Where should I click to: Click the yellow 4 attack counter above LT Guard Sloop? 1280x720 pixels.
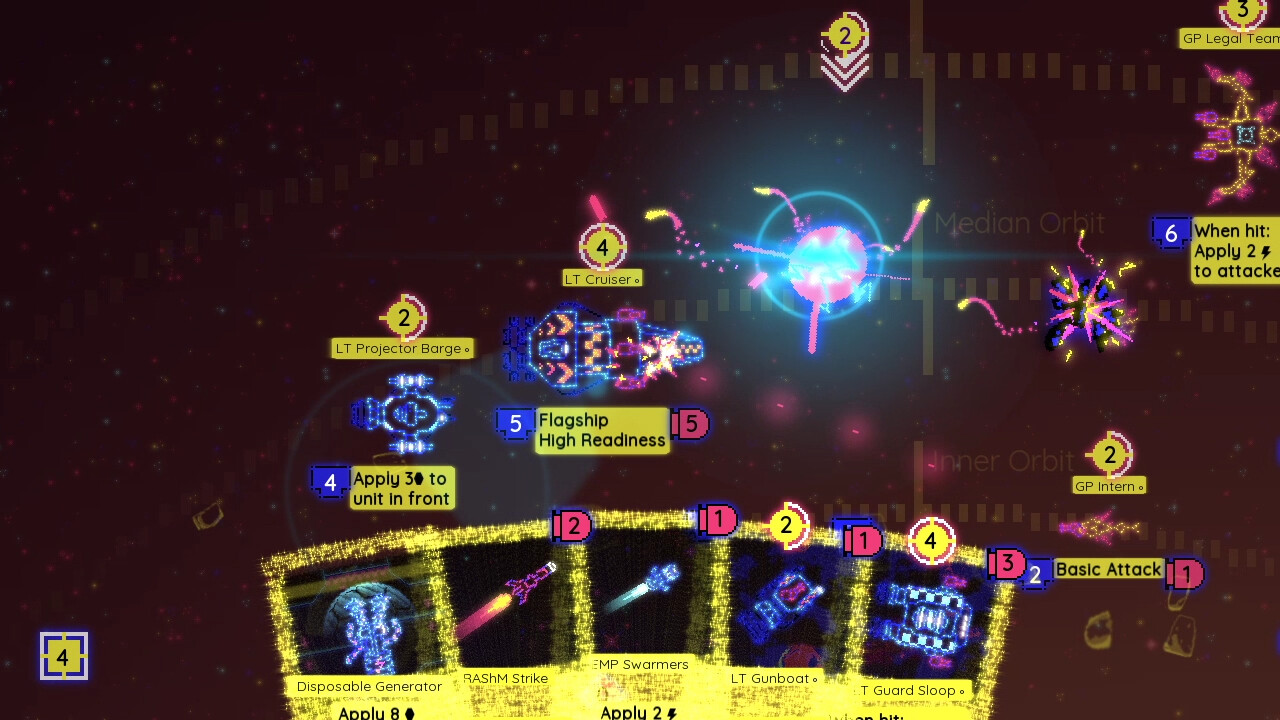(x=930, y=540)
